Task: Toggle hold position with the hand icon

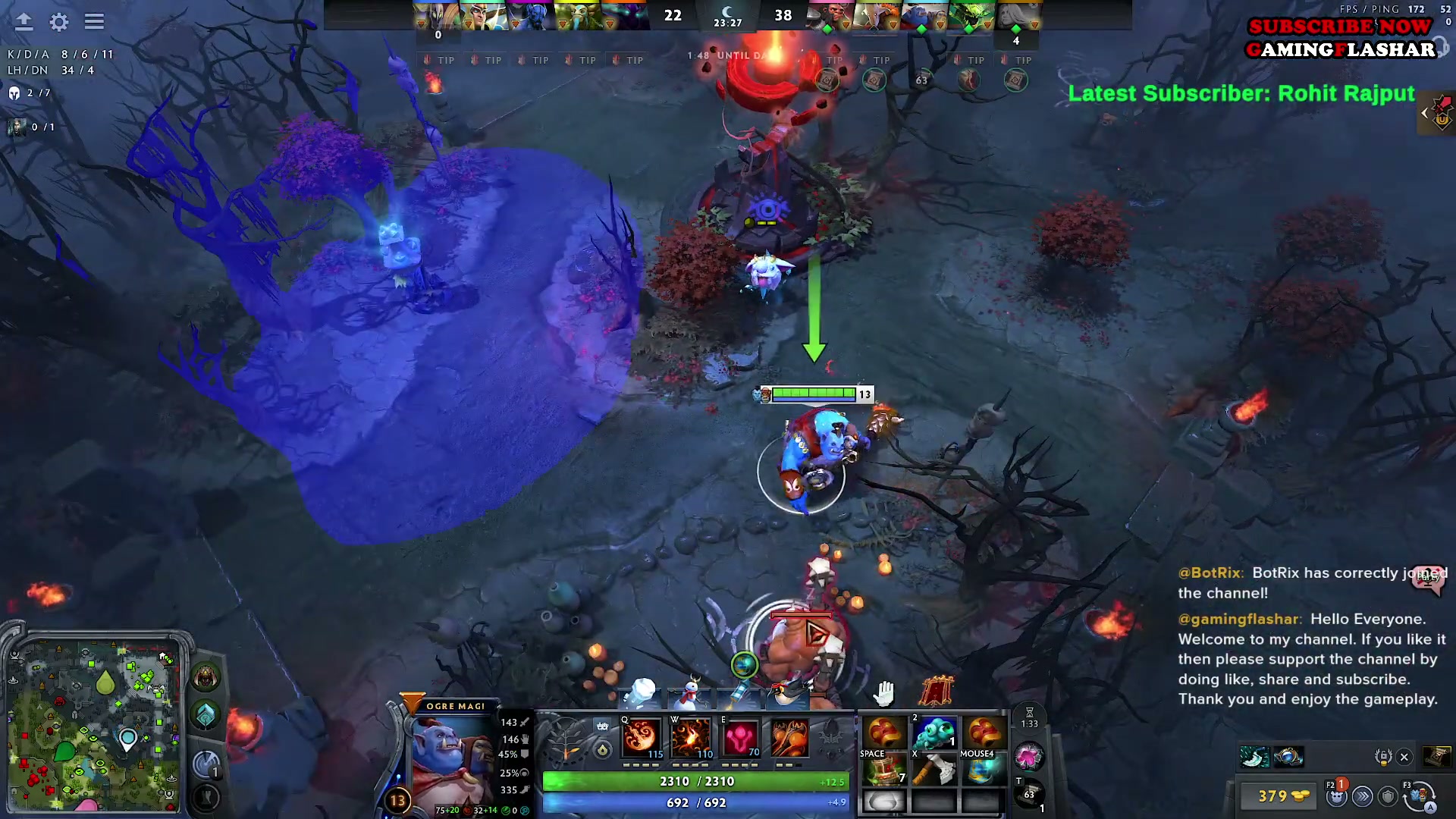Action: [x=882, y=692]
